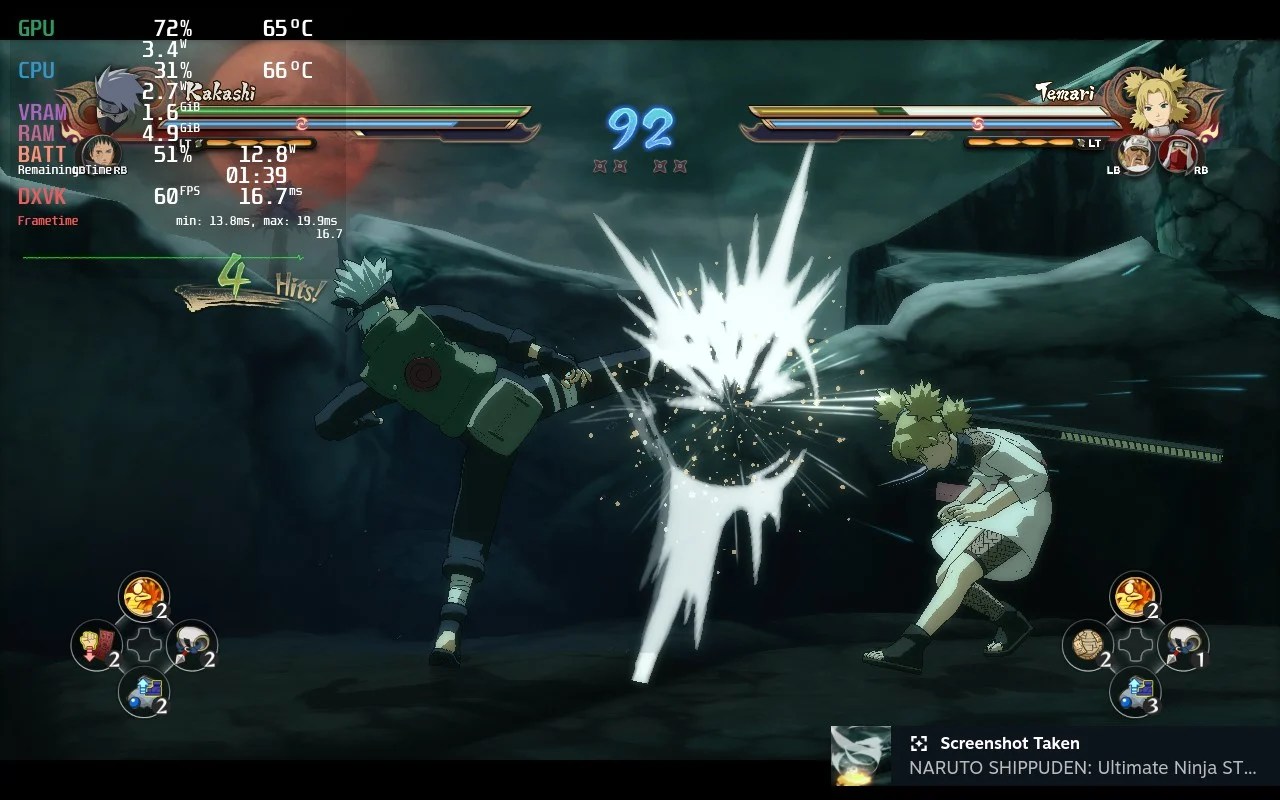Click Temari's ninja tool upgrade item showing 3
Image resolution: width=1280 pixels, height=800 pixels.
coord(1134,691)
